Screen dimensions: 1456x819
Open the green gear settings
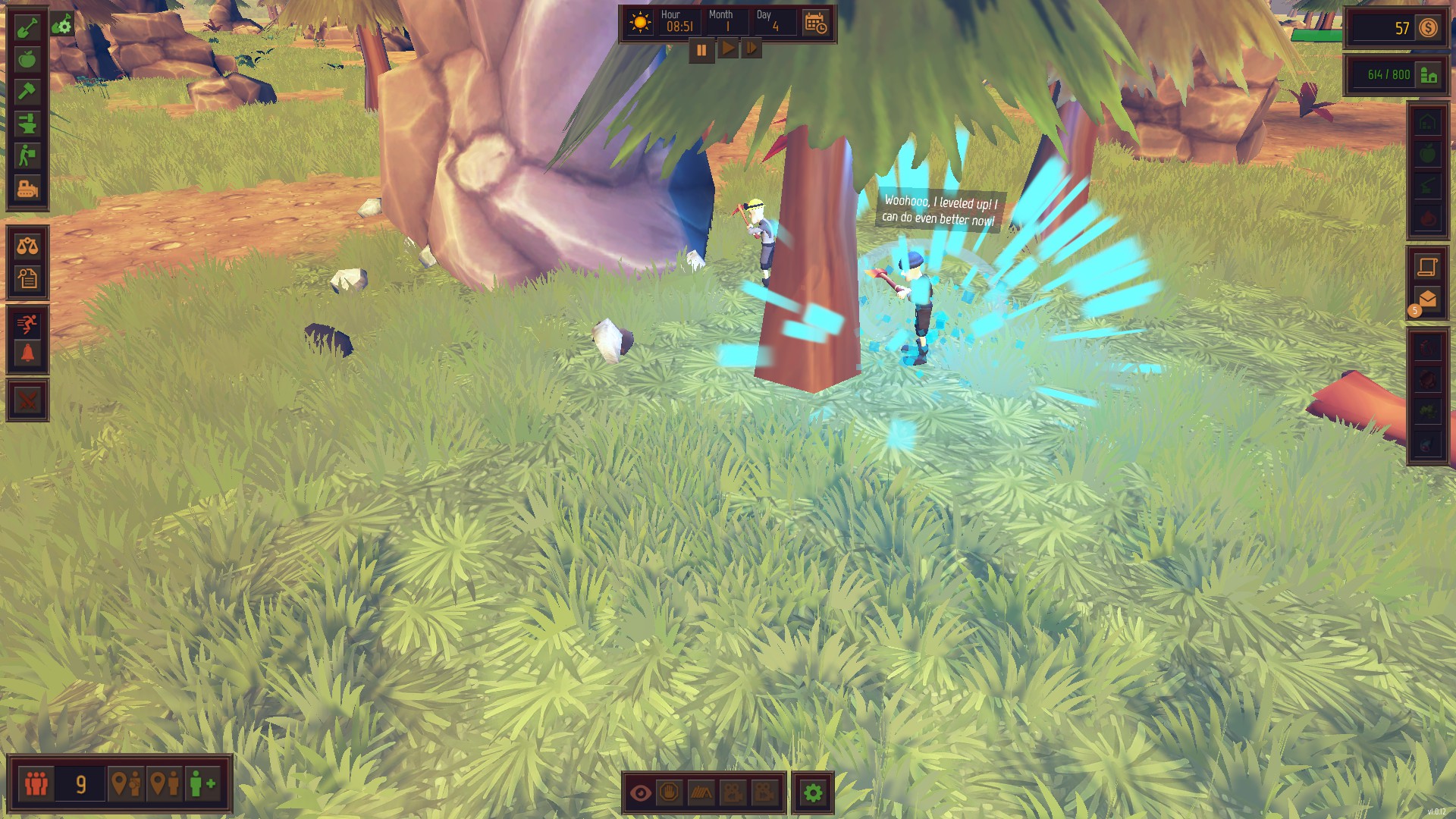coord(813,793)
